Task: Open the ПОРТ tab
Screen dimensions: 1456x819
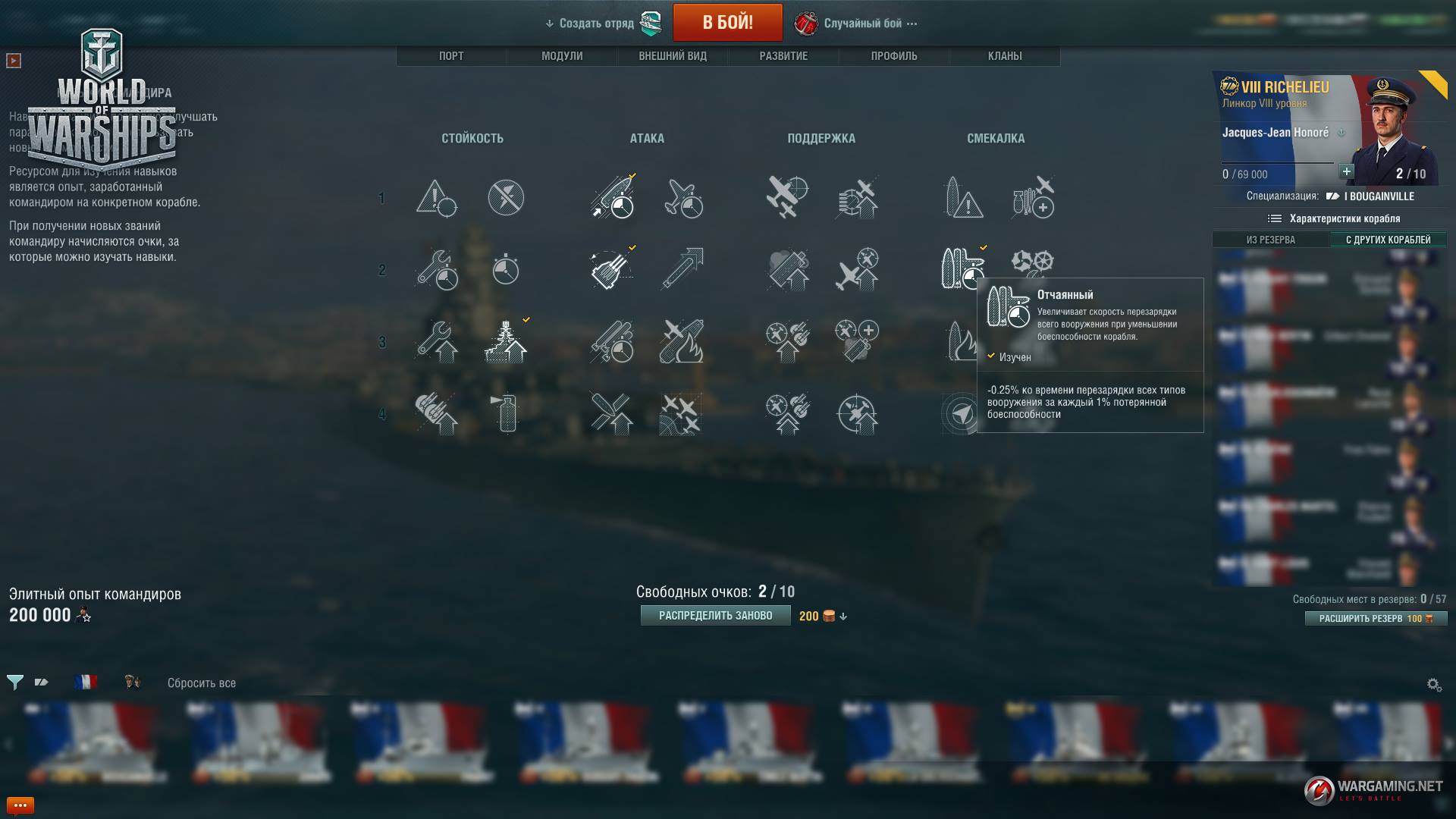Action: [451, 56]
